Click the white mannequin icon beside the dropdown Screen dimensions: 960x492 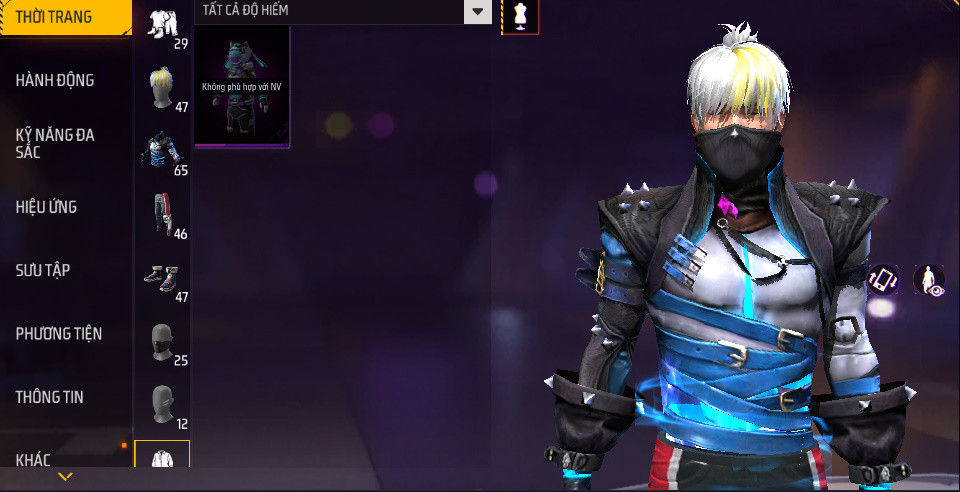click(520, 15)
